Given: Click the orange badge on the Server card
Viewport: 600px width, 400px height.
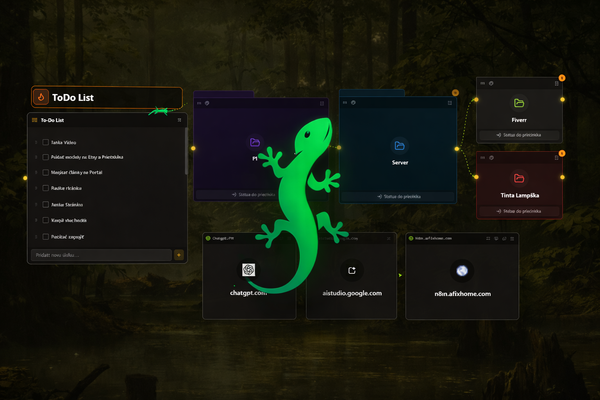Looking at the screenshot, I should pos(456,93).
